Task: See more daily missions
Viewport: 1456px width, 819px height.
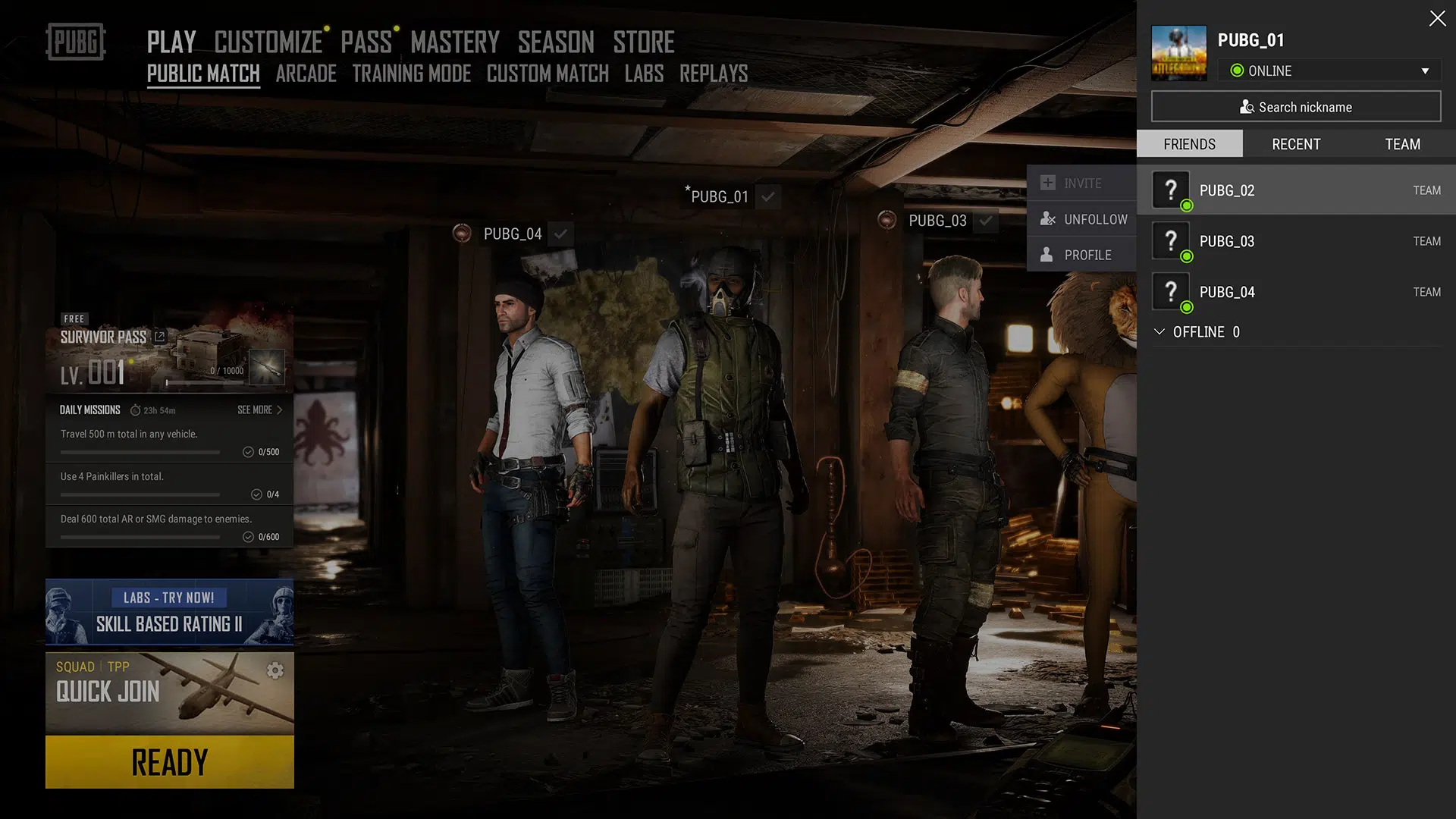Action: (259, 409)
